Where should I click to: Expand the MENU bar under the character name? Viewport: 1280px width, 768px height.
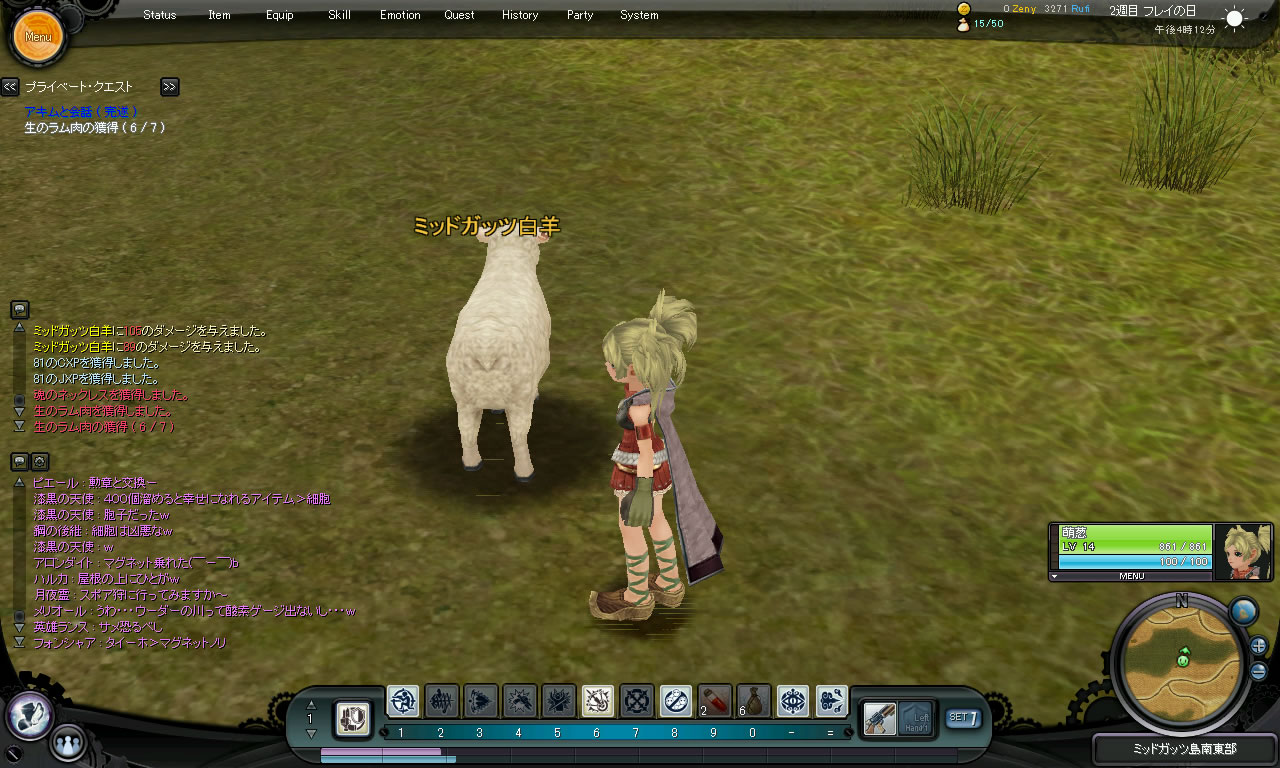point(1131,576)
